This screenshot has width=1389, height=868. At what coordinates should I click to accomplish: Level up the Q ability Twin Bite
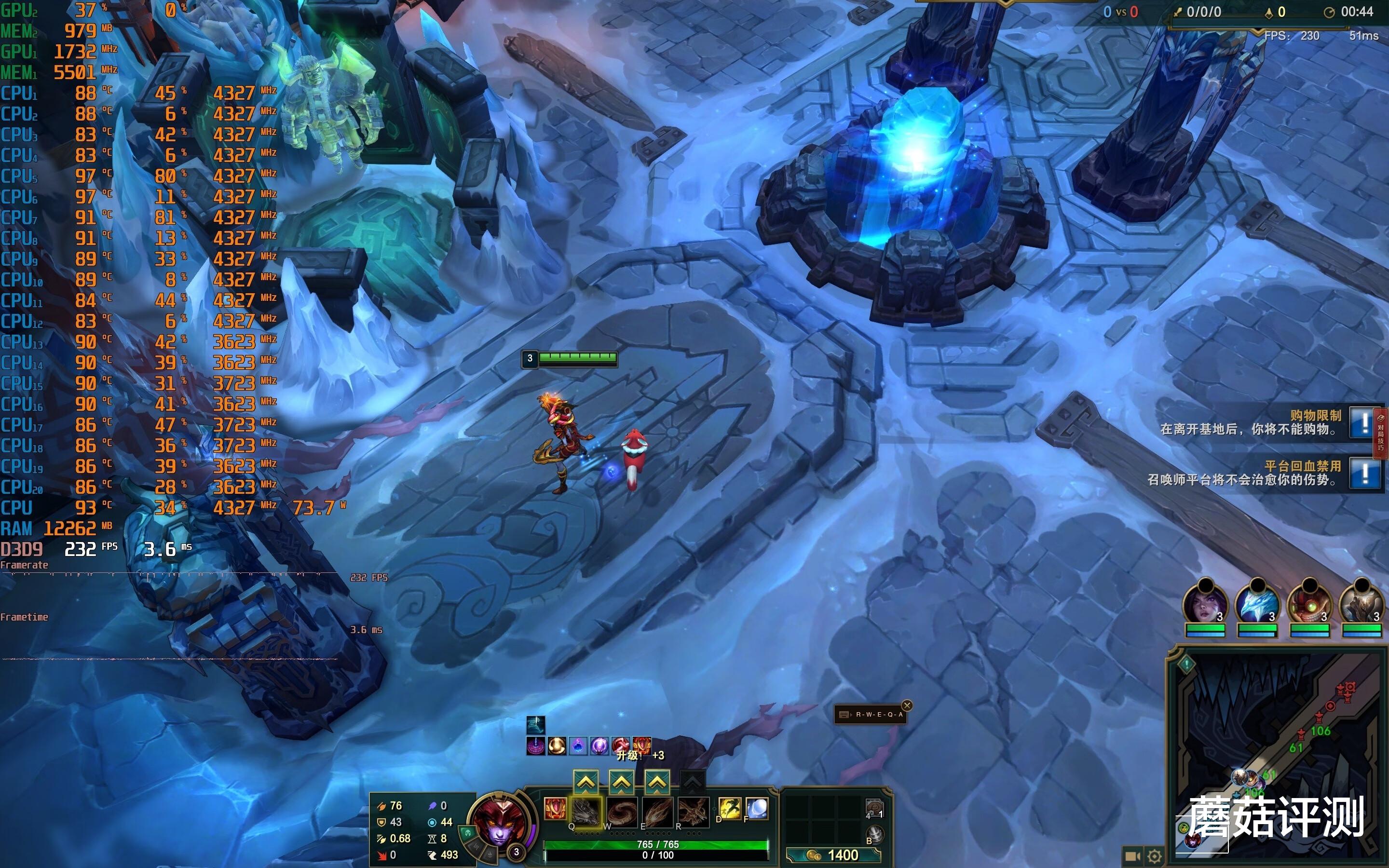point(586,782)
